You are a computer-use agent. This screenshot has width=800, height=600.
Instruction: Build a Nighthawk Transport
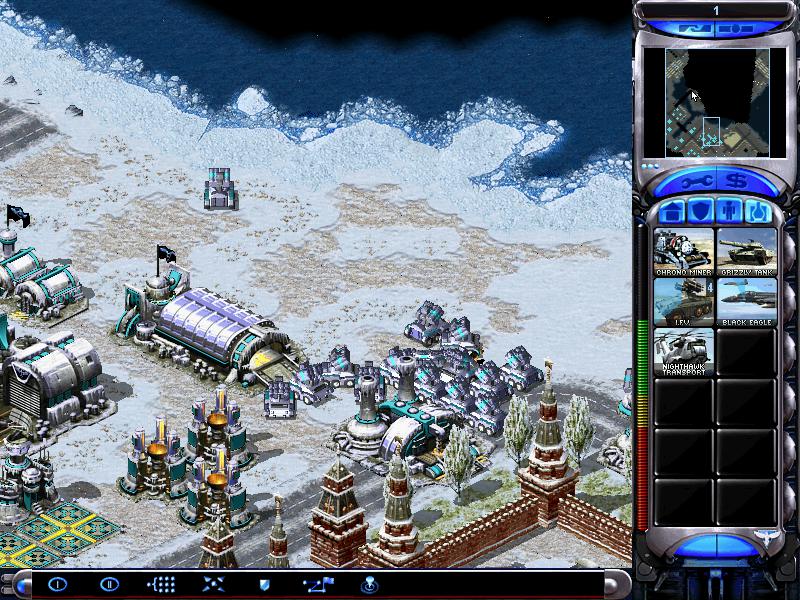pos(684,352)
